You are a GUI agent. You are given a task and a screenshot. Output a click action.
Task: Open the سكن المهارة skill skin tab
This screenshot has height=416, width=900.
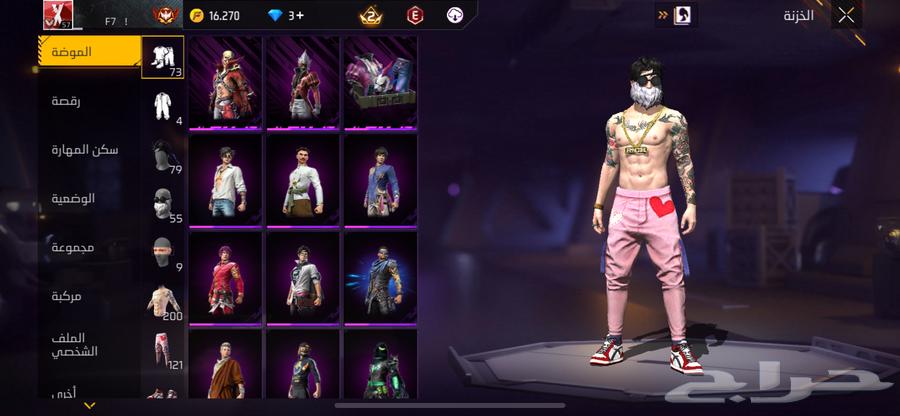click(x=85, y=149)
